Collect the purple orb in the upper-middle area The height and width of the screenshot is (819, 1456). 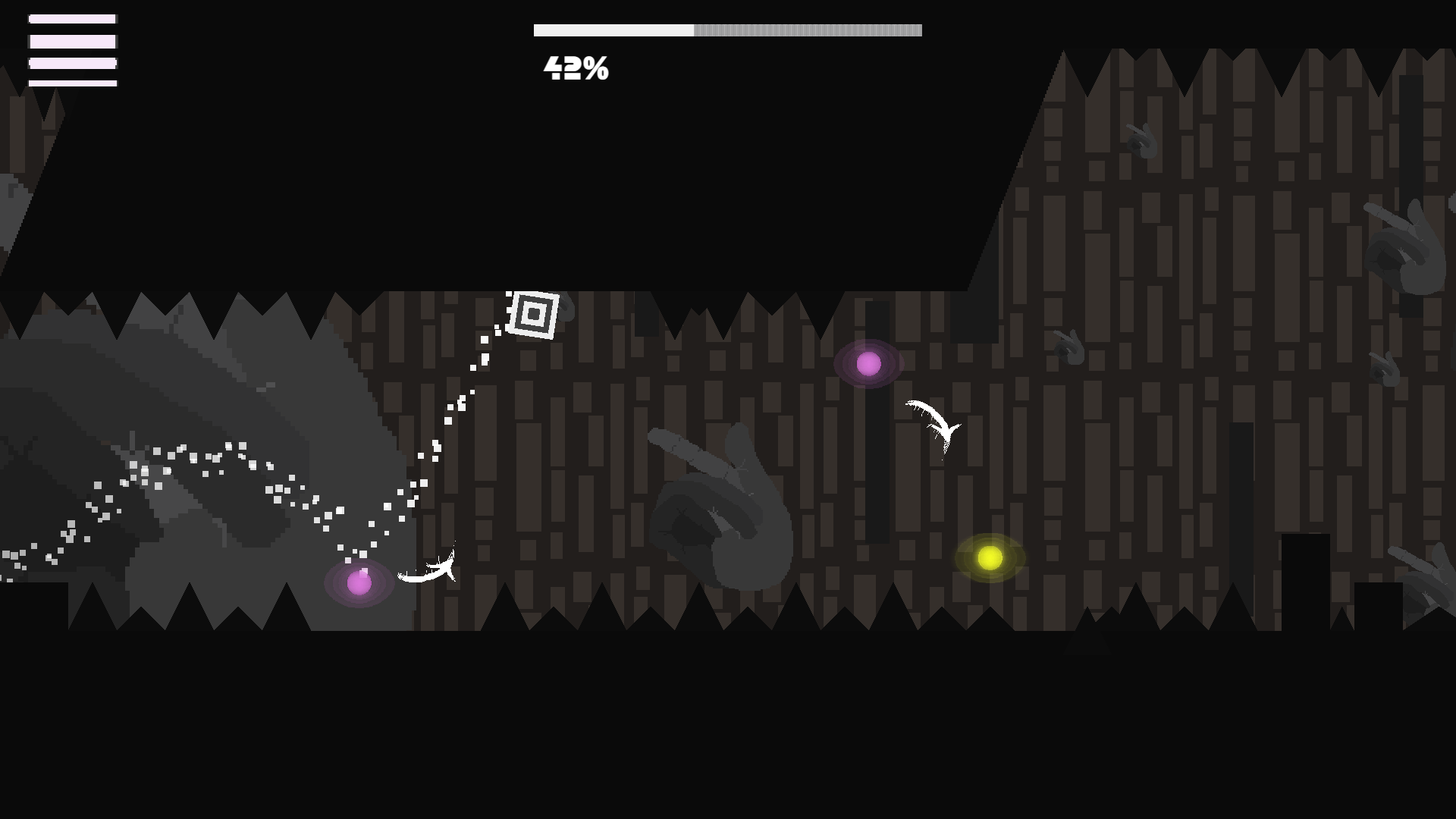point(869,365)
